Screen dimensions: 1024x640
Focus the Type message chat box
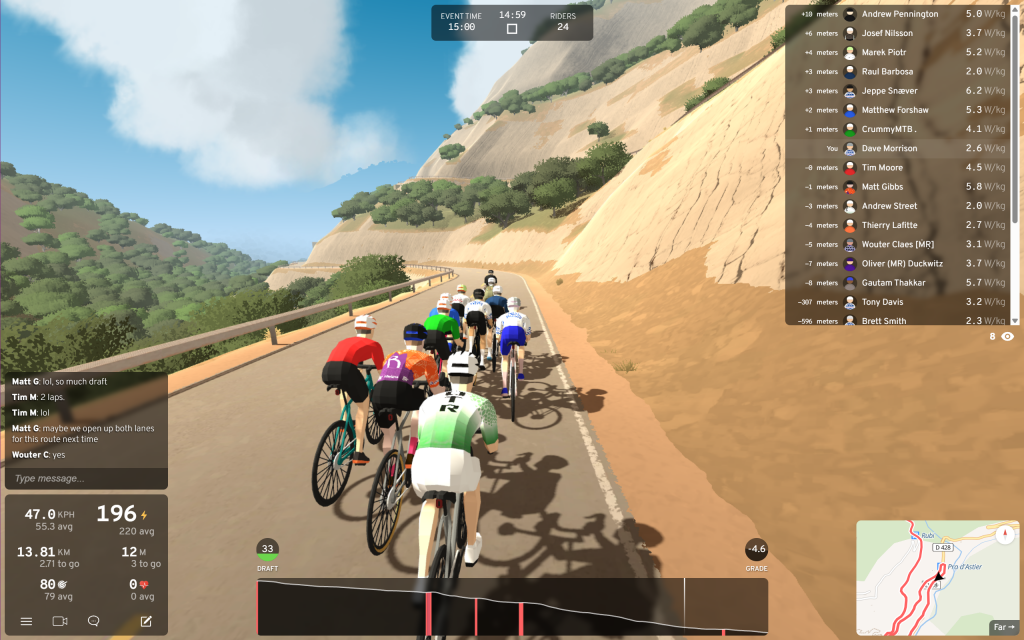click(85, 478)
